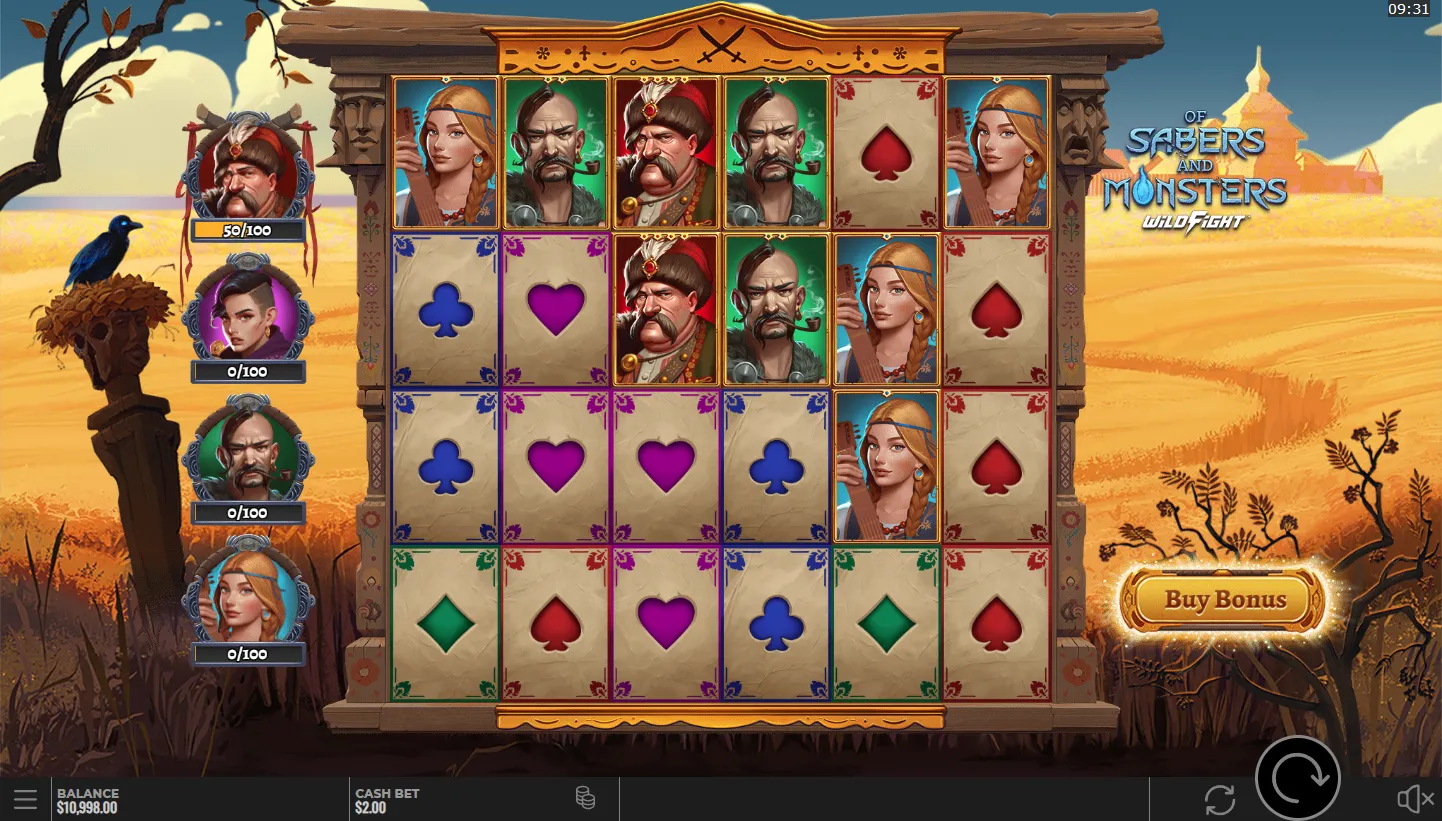
Task: Click the Buy Bonus button
Action: click(1223, 600)
